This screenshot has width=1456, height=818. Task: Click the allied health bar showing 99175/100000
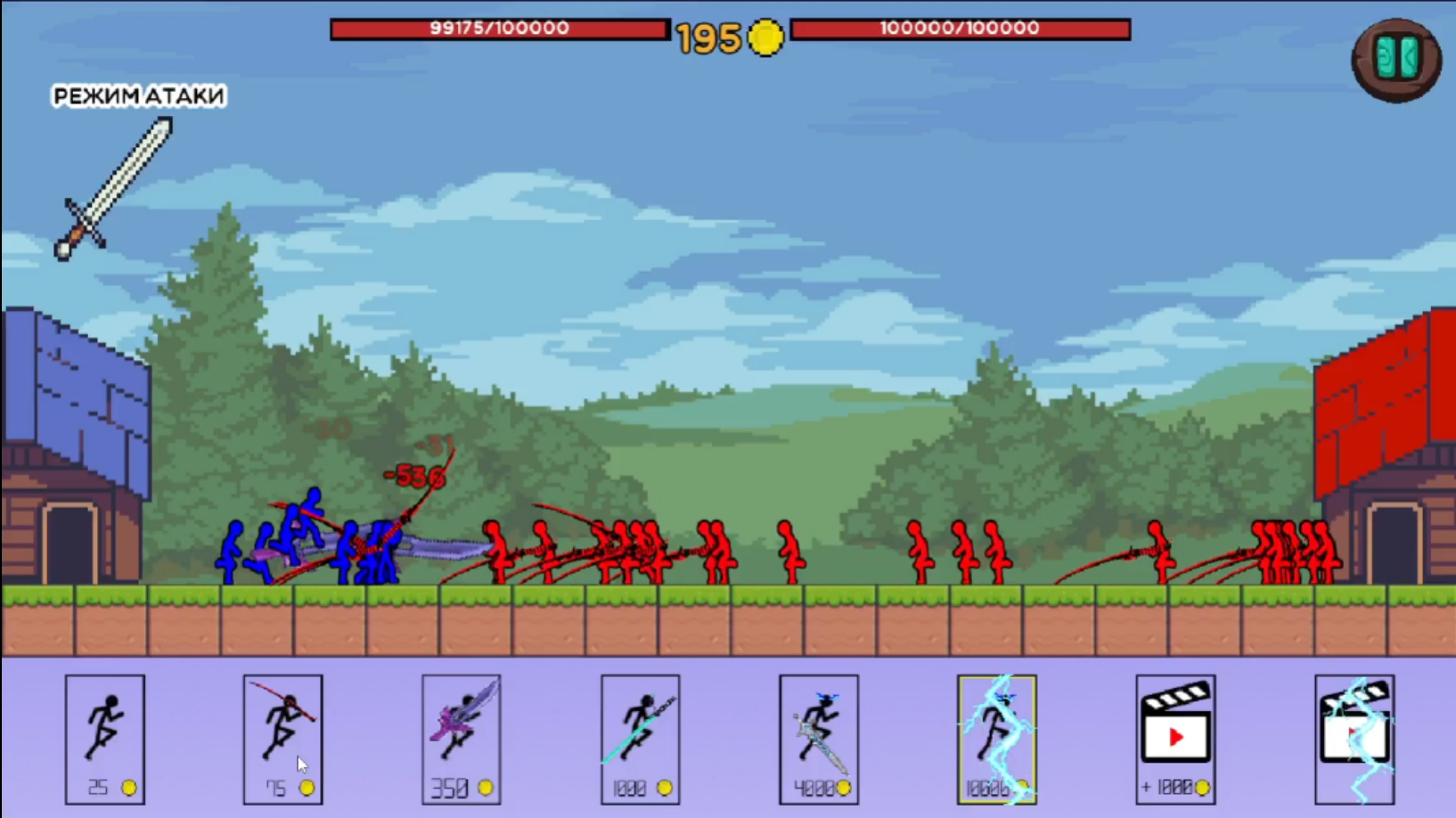(x=499, y=29)
